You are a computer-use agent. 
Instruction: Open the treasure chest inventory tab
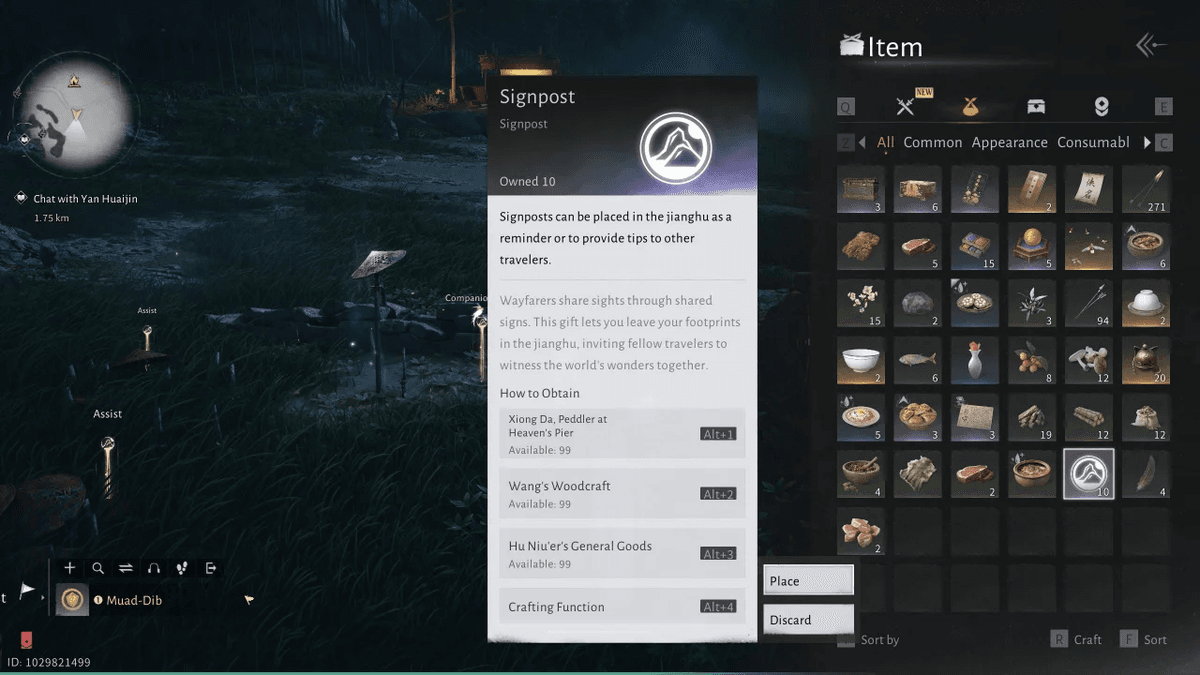[x=1036, y=107]
